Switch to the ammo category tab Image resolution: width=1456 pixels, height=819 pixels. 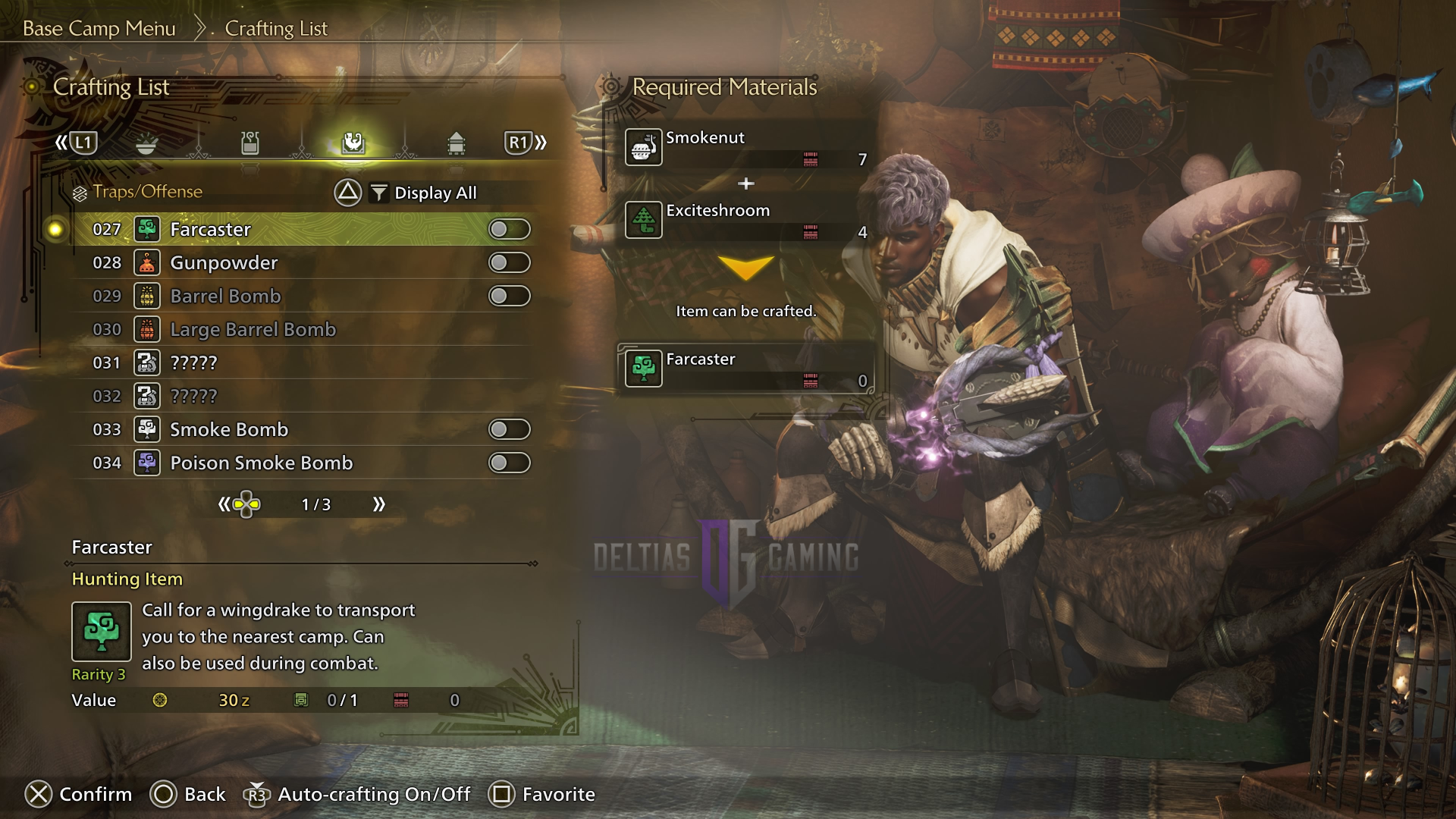(456, 143)
